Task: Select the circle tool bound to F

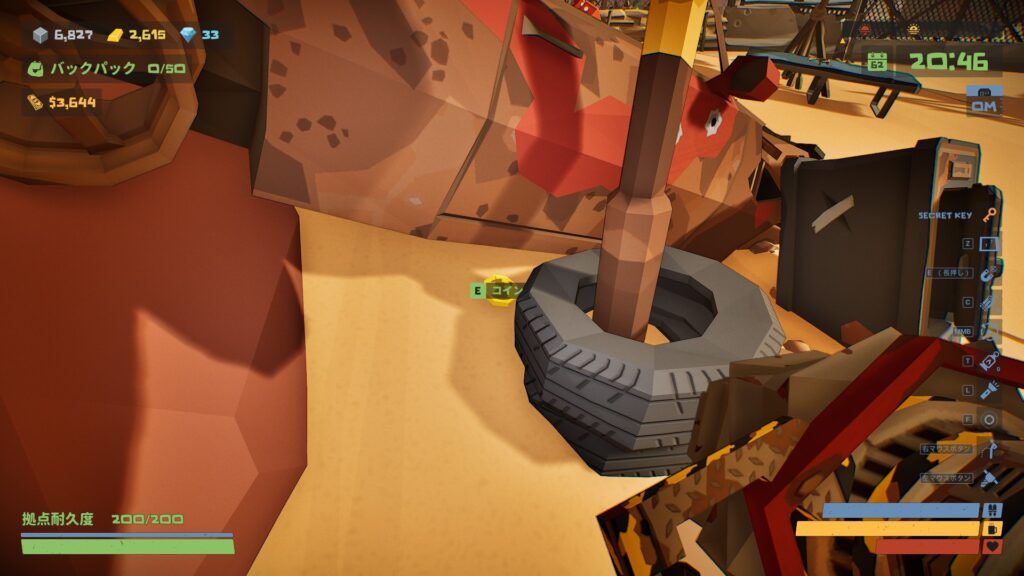Action: tap(989, 419)
